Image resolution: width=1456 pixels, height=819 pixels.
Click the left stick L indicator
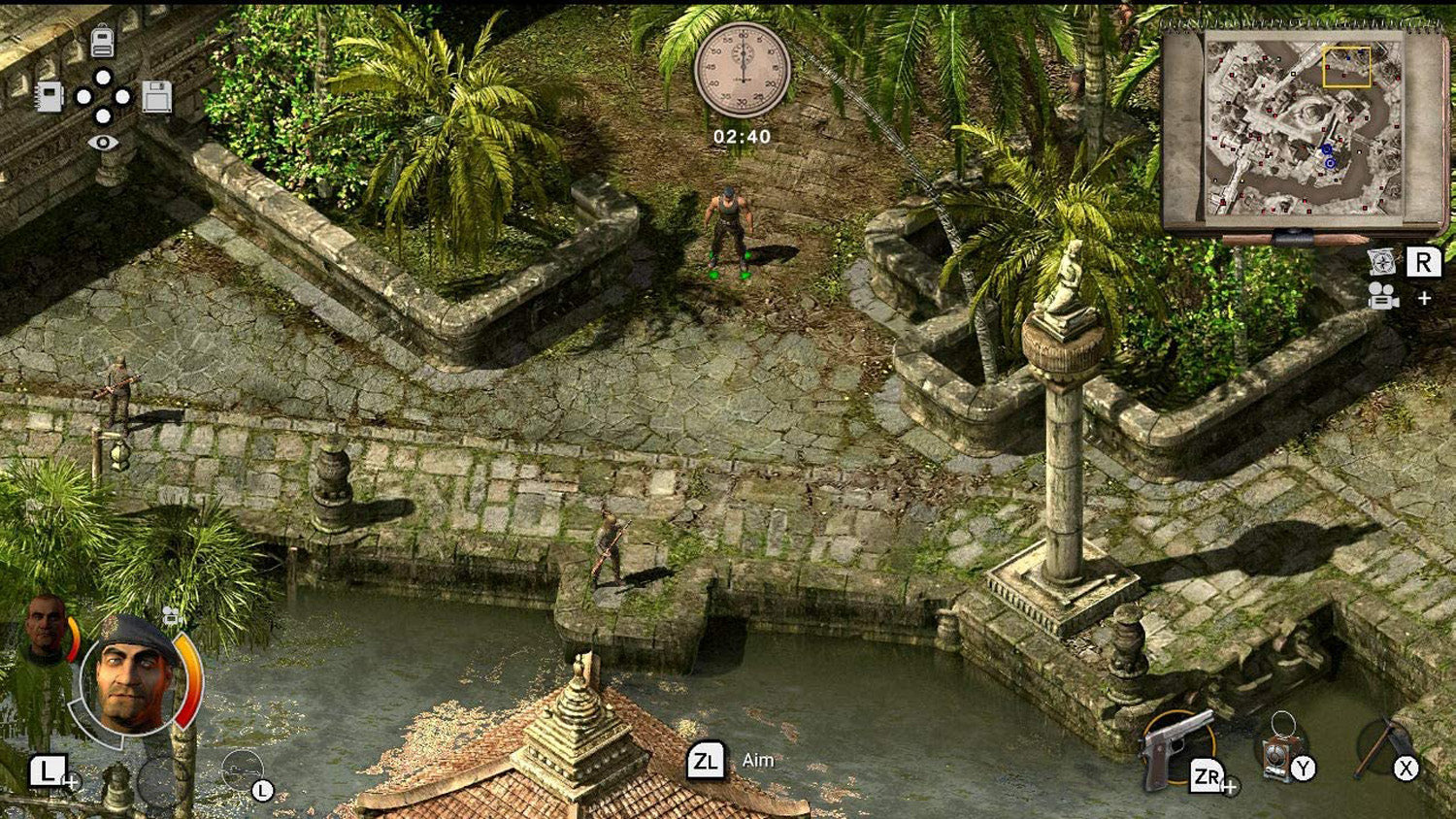click(262, 789)
